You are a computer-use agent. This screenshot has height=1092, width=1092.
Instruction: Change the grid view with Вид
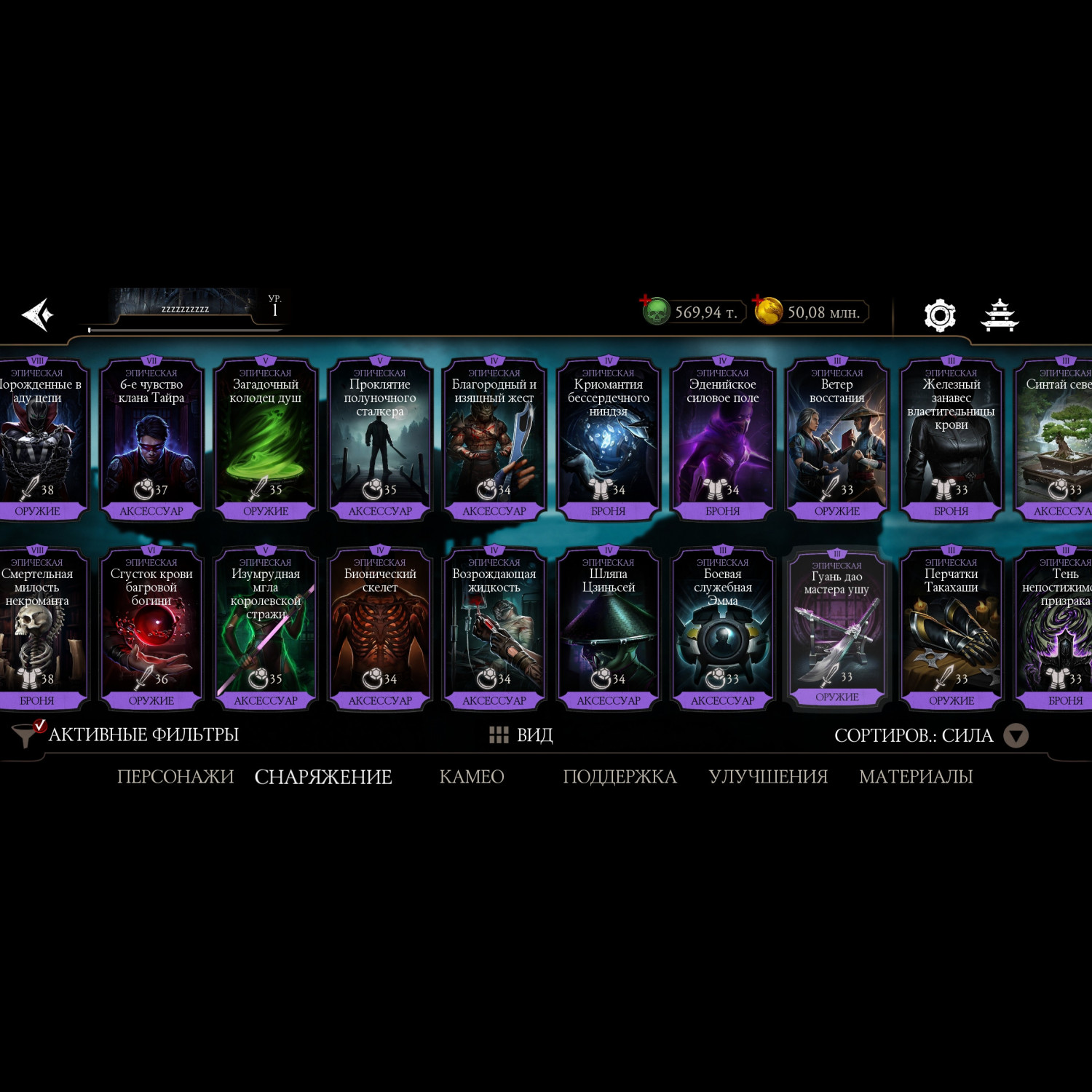coord(521,735)
